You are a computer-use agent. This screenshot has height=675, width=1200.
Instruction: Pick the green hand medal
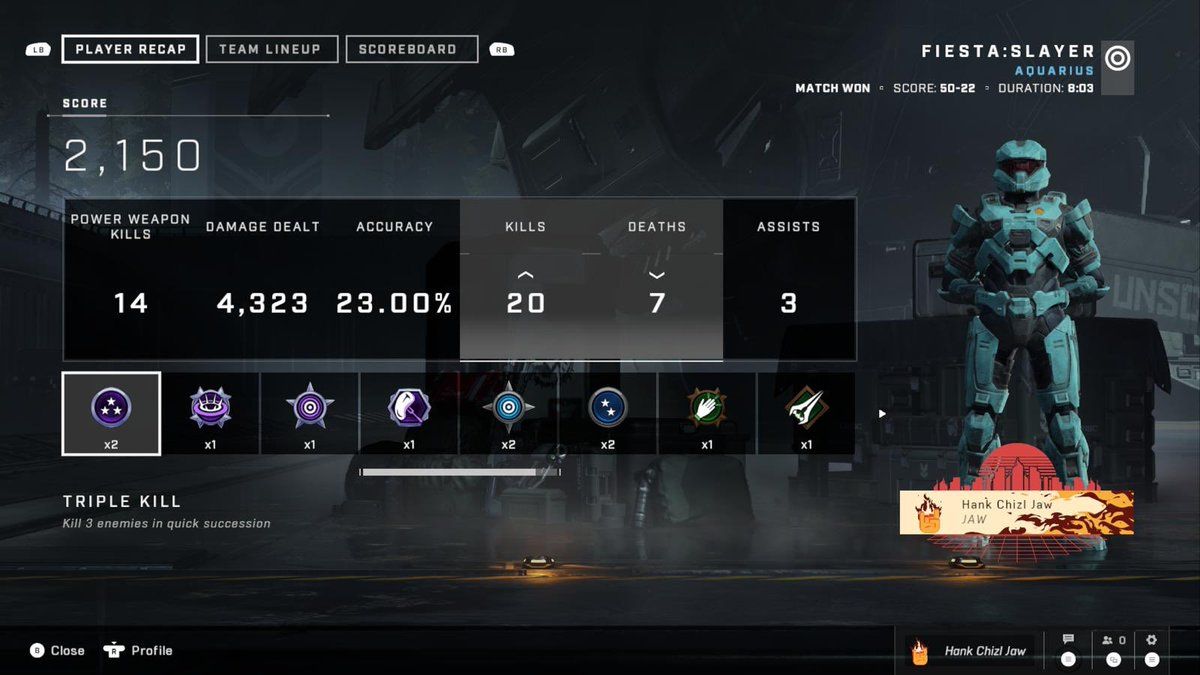coord(707,413)
